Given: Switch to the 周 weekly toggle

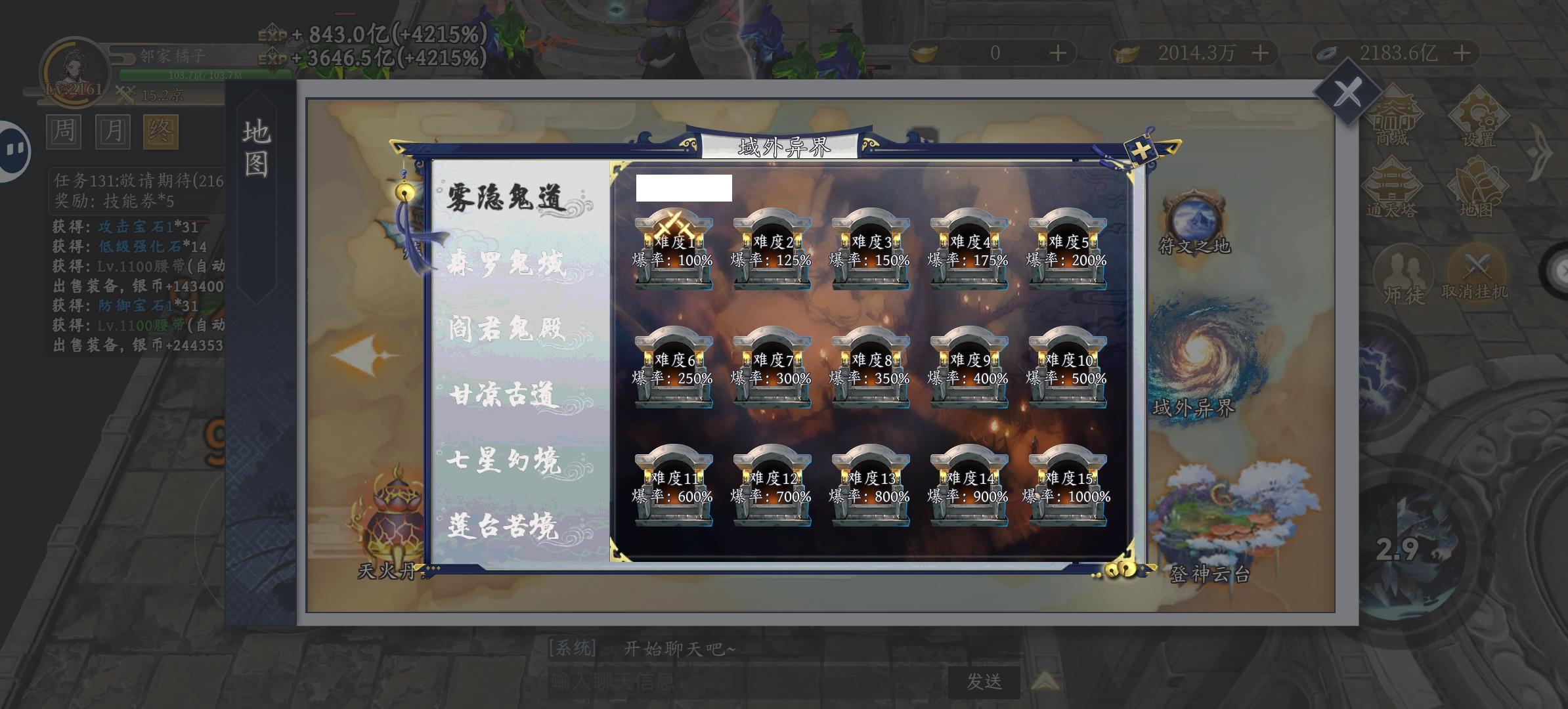Looking at the screenshot, I should (x=65, y=132).
